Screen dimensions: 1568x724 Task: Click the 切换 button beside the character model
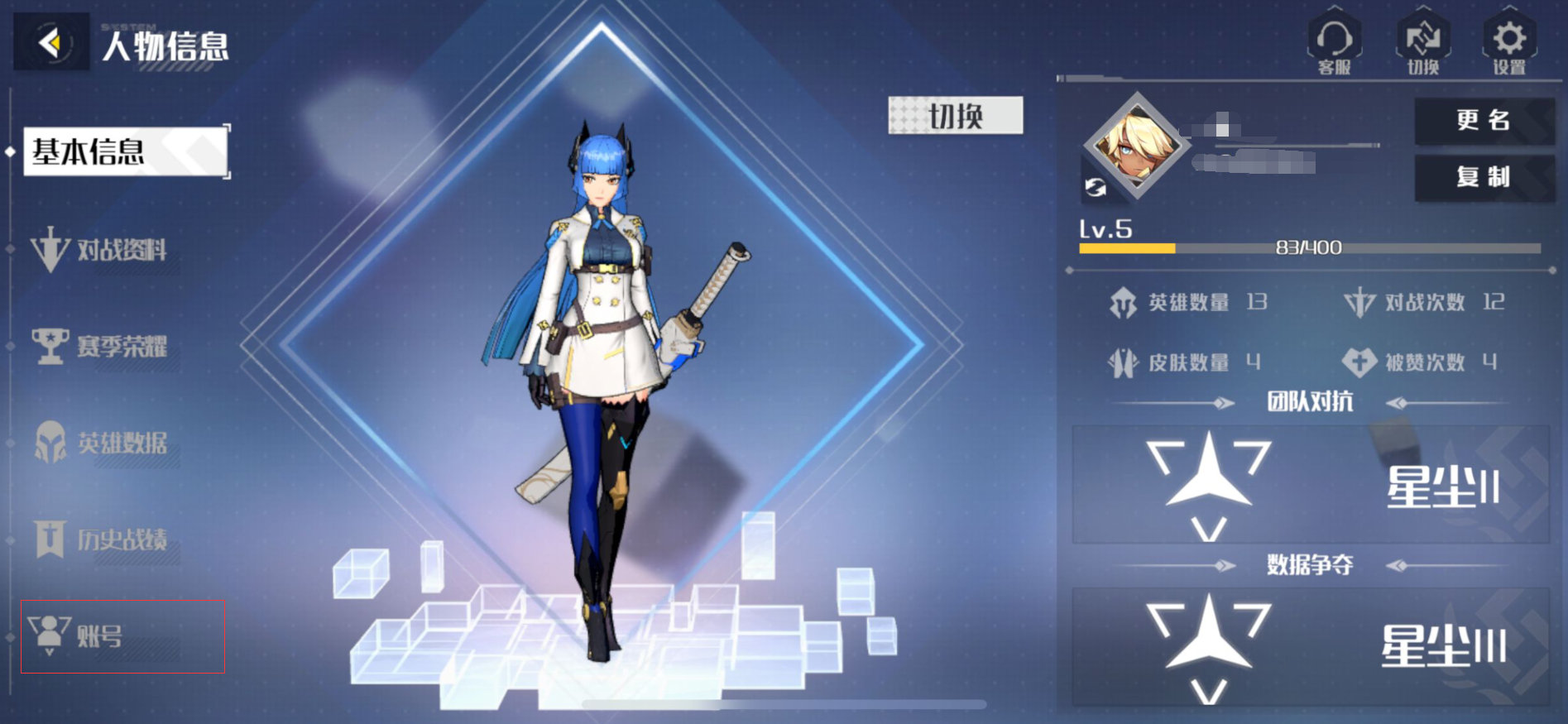[x=955, y=116]
